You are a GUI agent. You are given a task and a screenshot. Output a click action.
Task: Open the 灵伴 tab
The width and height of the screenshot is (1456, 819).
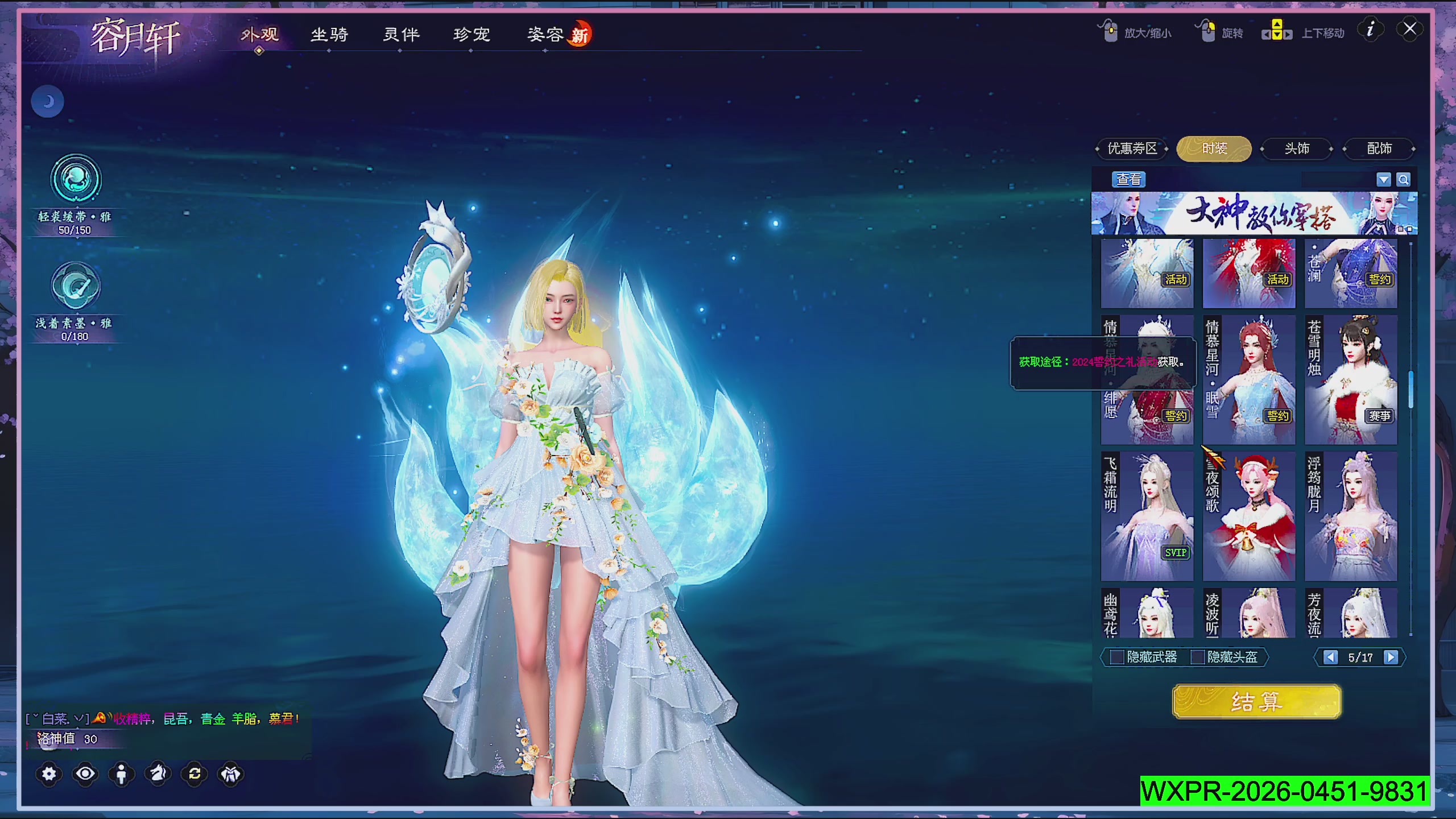(401, 35)
